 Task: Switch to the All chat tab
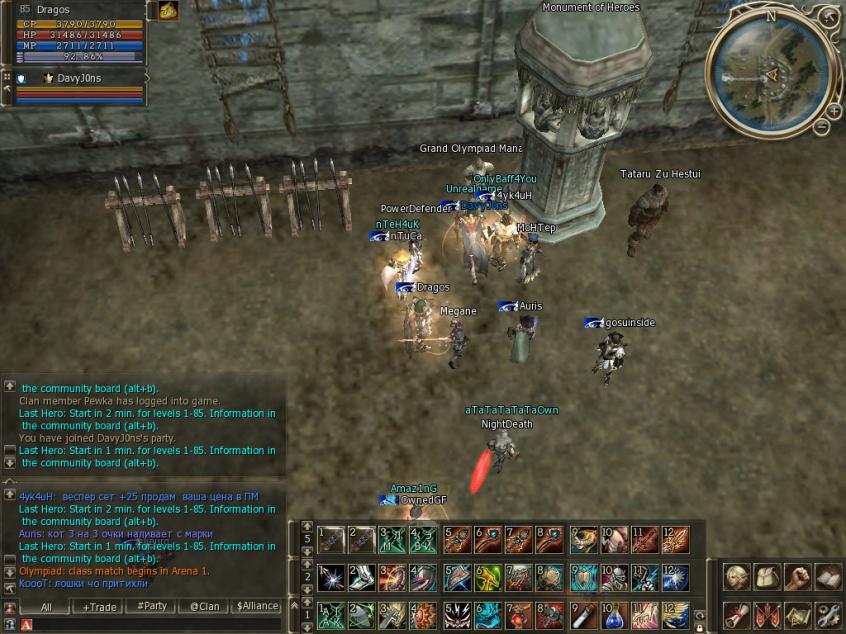pos(47,607)
